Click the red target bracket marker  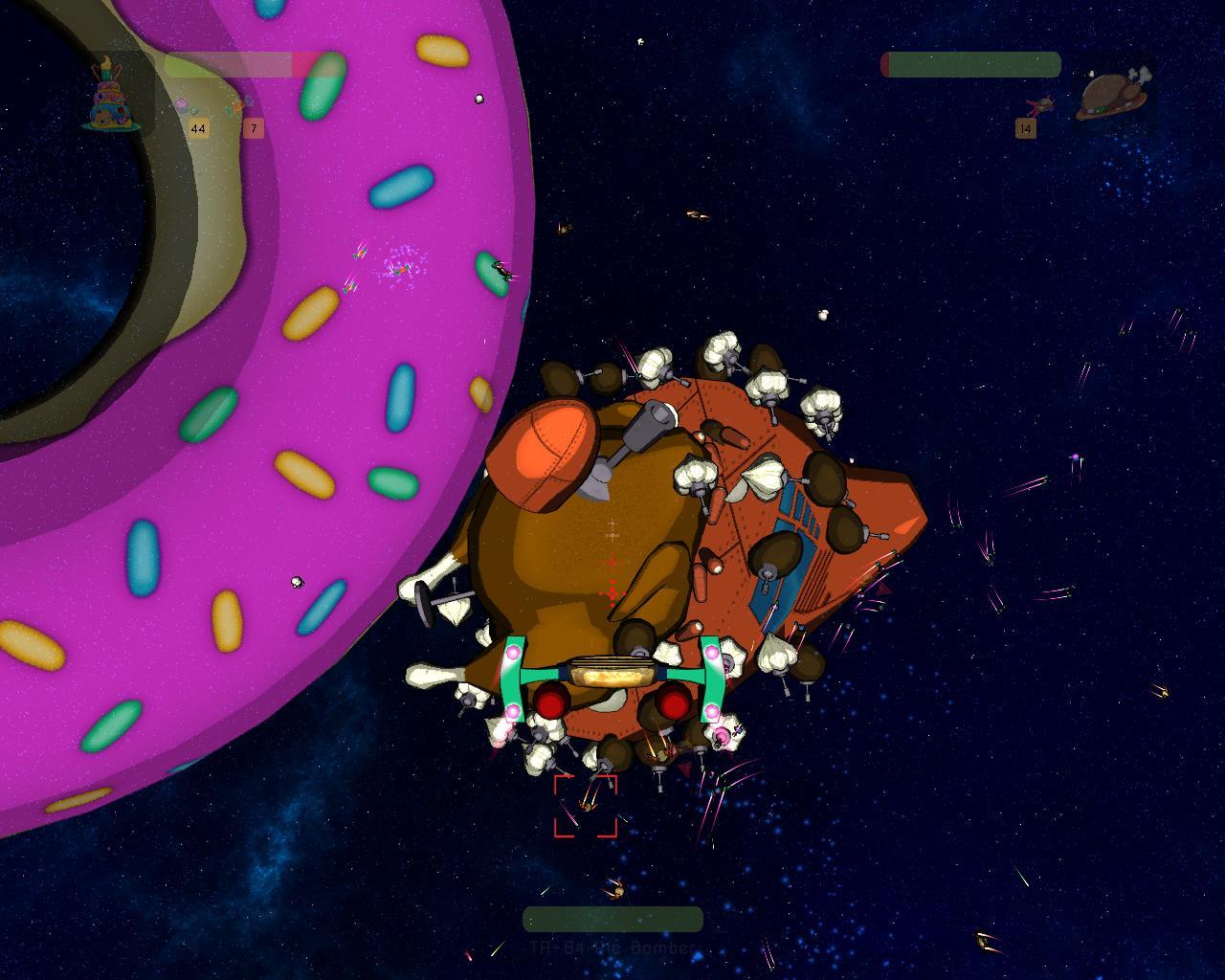click(586, 806)
